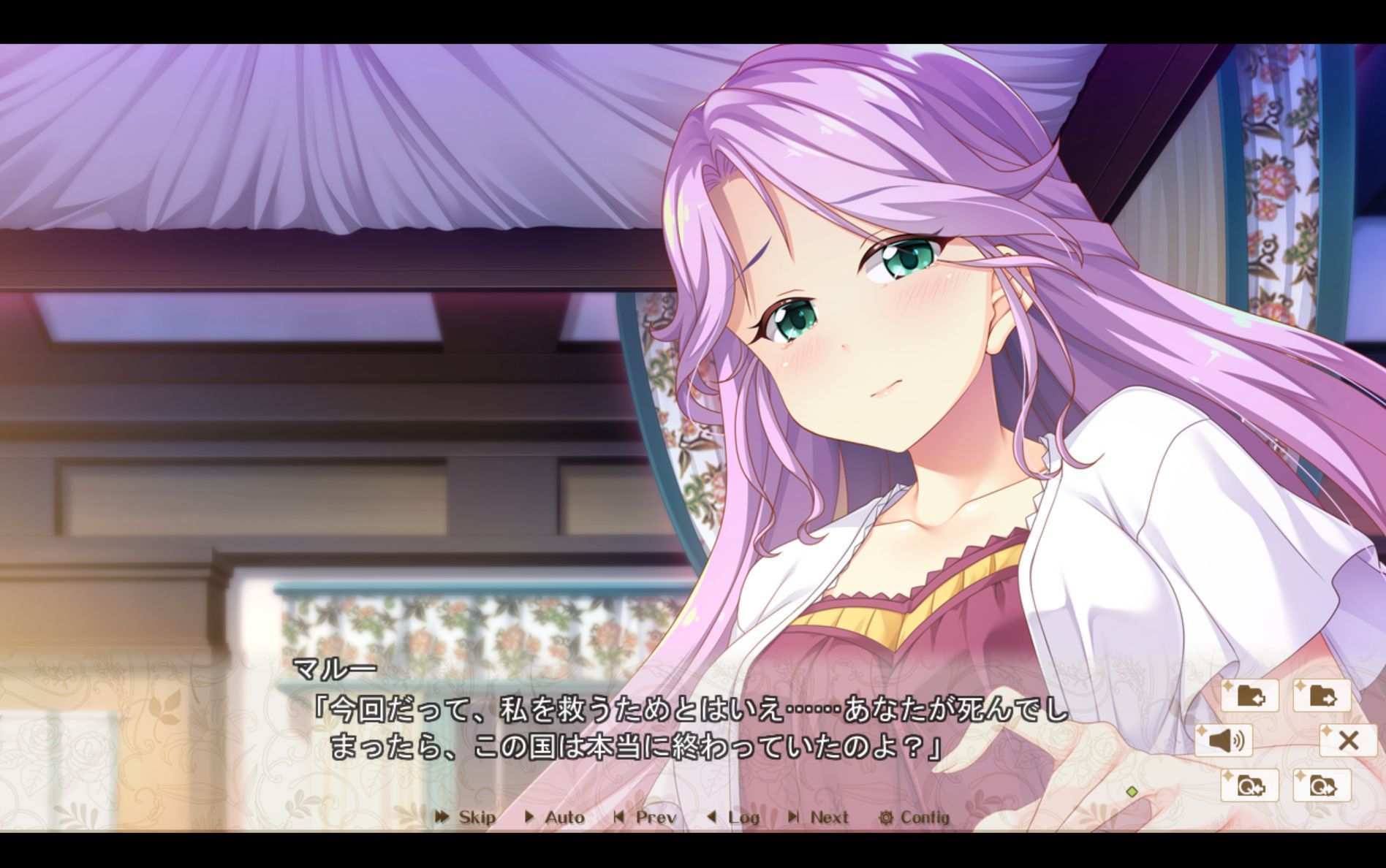Click the Prev rewind icon
Image resolution: width=1386 pixels, height=868 pixels.
click(618, 818)
